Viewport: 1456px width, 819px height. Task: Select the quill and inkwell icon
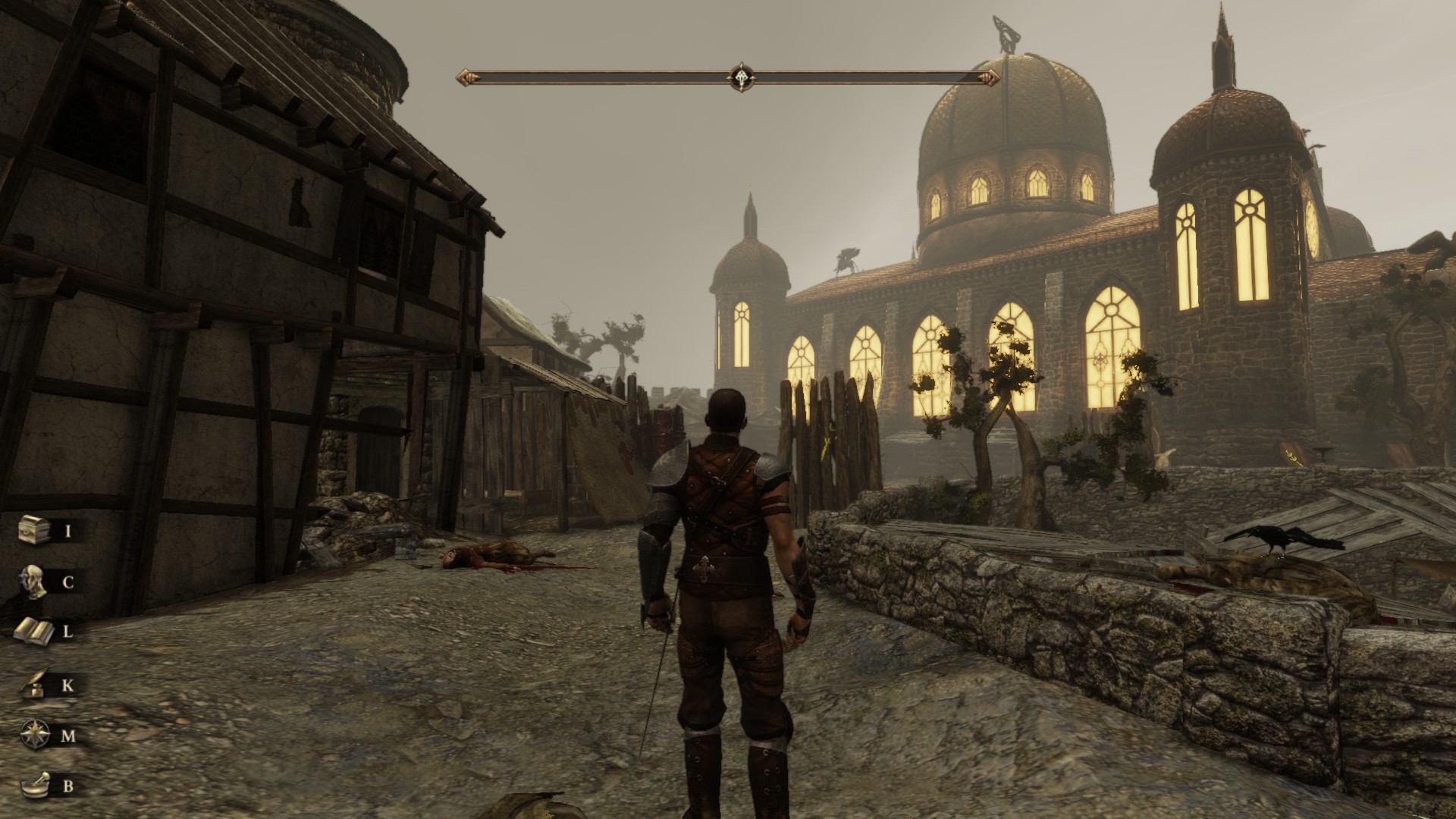click(35, 685)
